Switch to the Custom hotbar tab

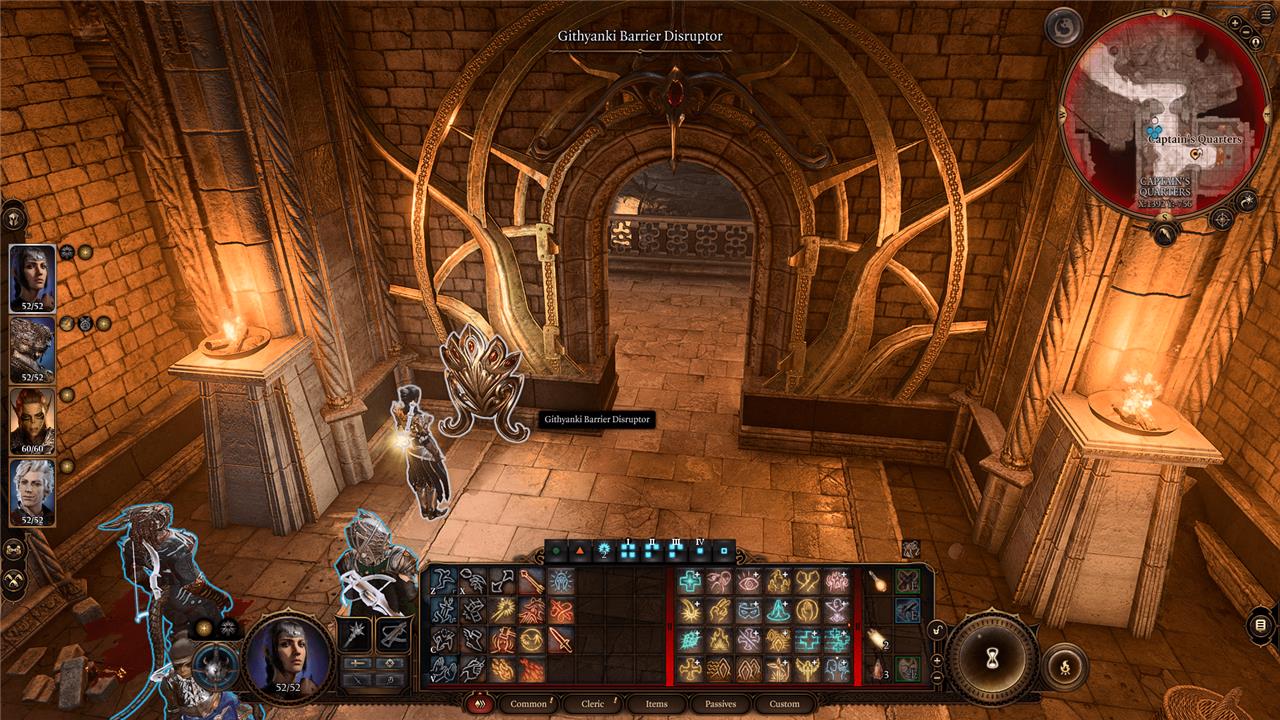click(784, 704)
